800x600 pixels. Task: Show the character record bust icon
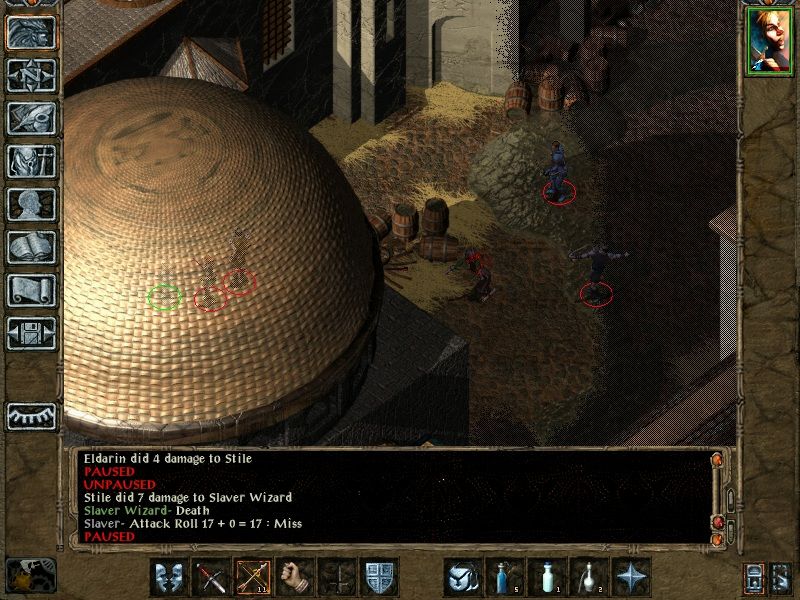coord(30,204)
